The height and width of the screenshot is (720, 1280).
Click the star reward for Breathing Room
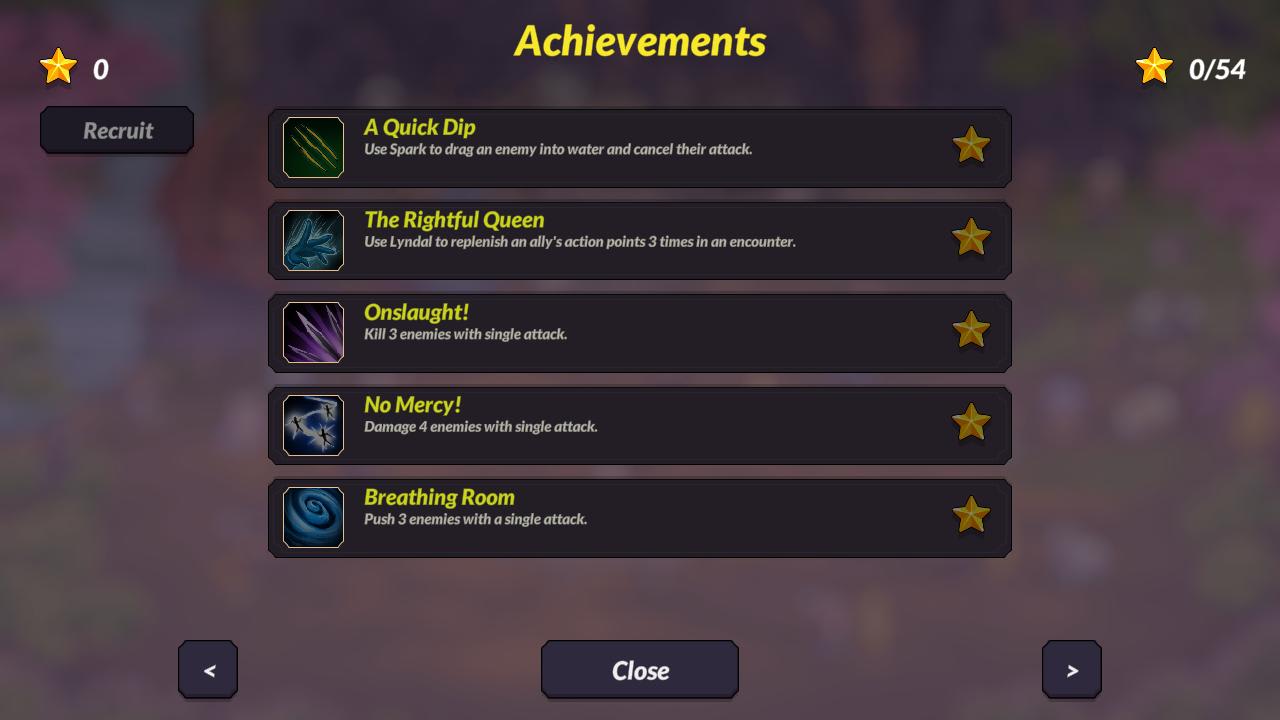tap(971, 515)
